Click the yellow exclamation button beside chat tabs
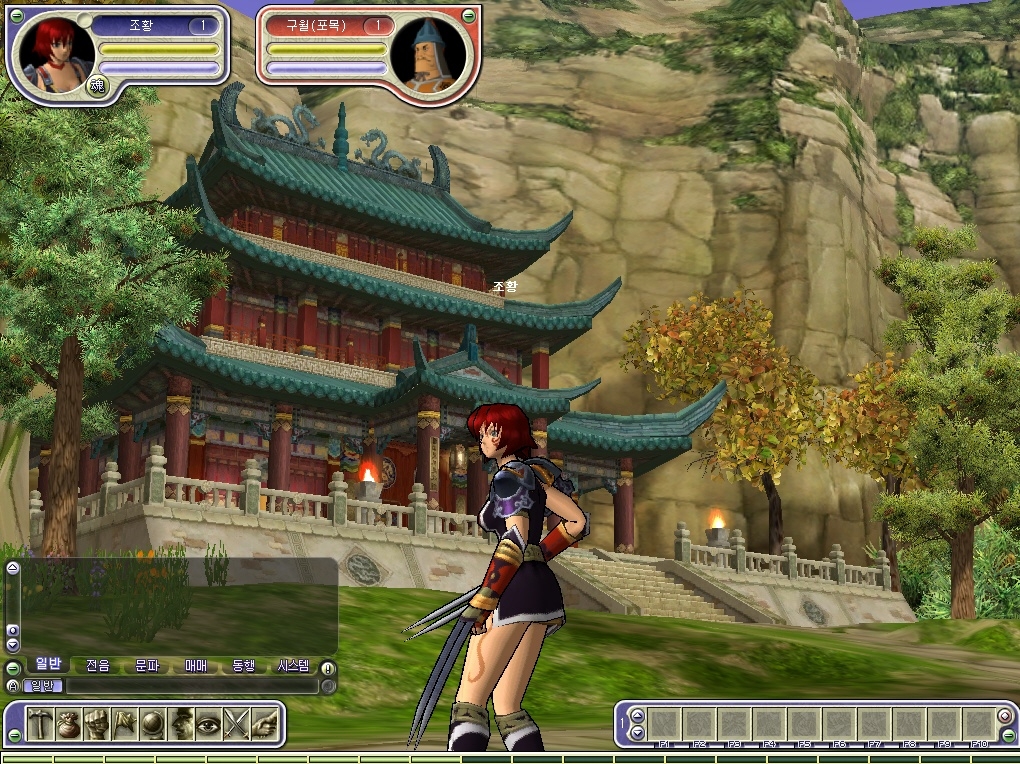The width and height of the screenshot is (1020, 764). [327, 667]
